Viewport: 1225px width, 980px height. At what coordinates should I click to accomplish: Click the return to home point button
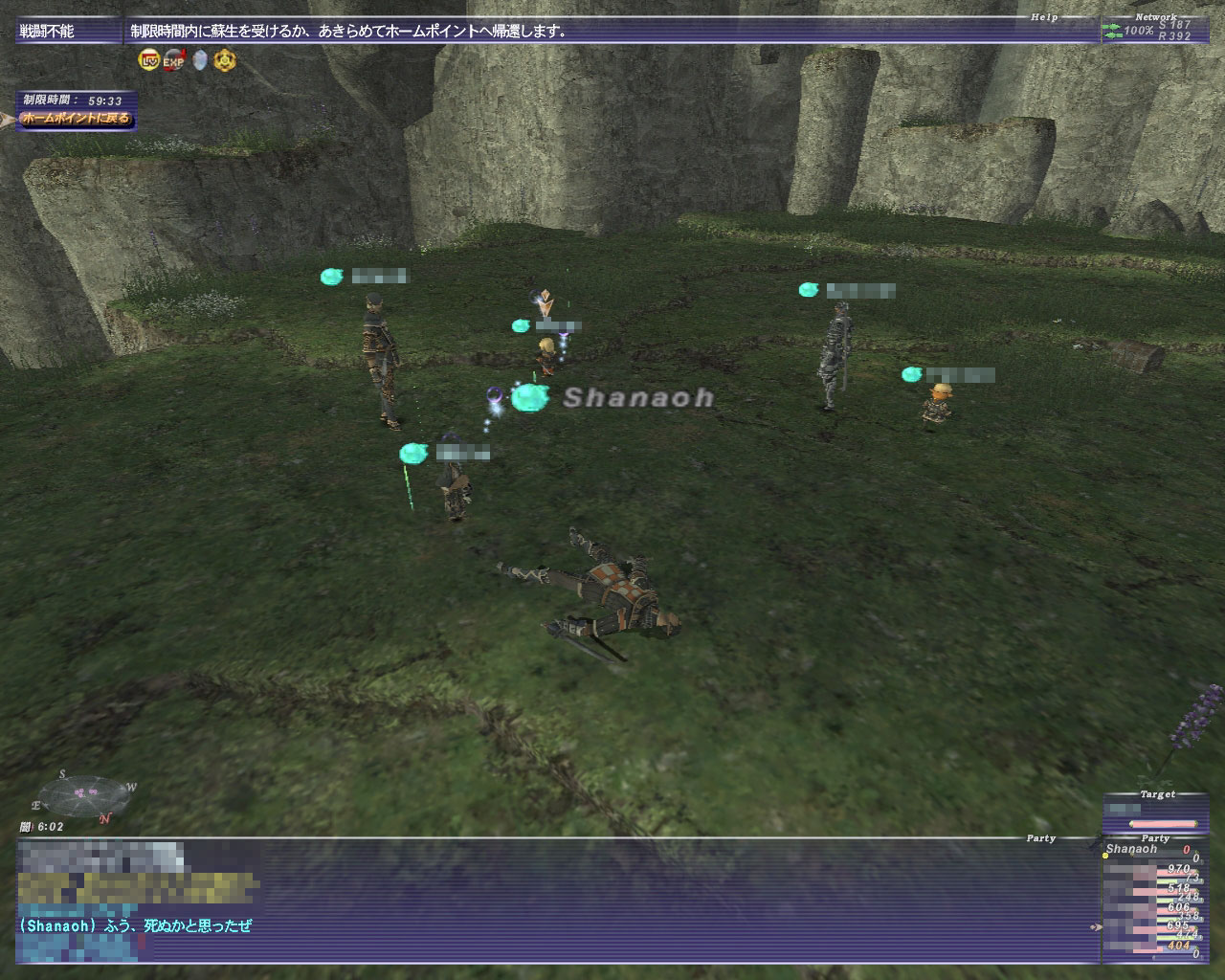tap(75, 120)
